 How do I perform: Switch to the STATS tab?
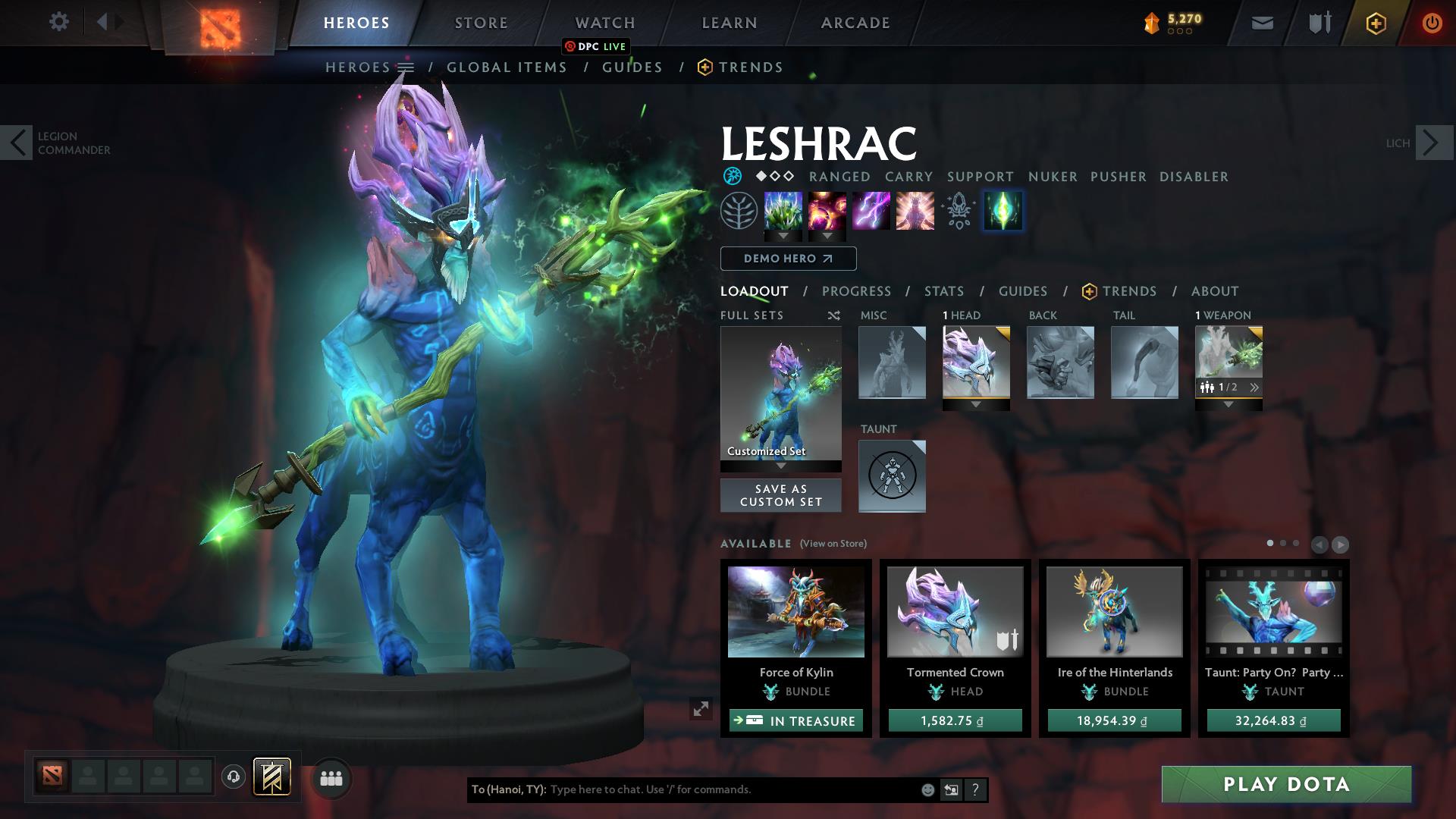pyautogui.click(x=943, y=291)
